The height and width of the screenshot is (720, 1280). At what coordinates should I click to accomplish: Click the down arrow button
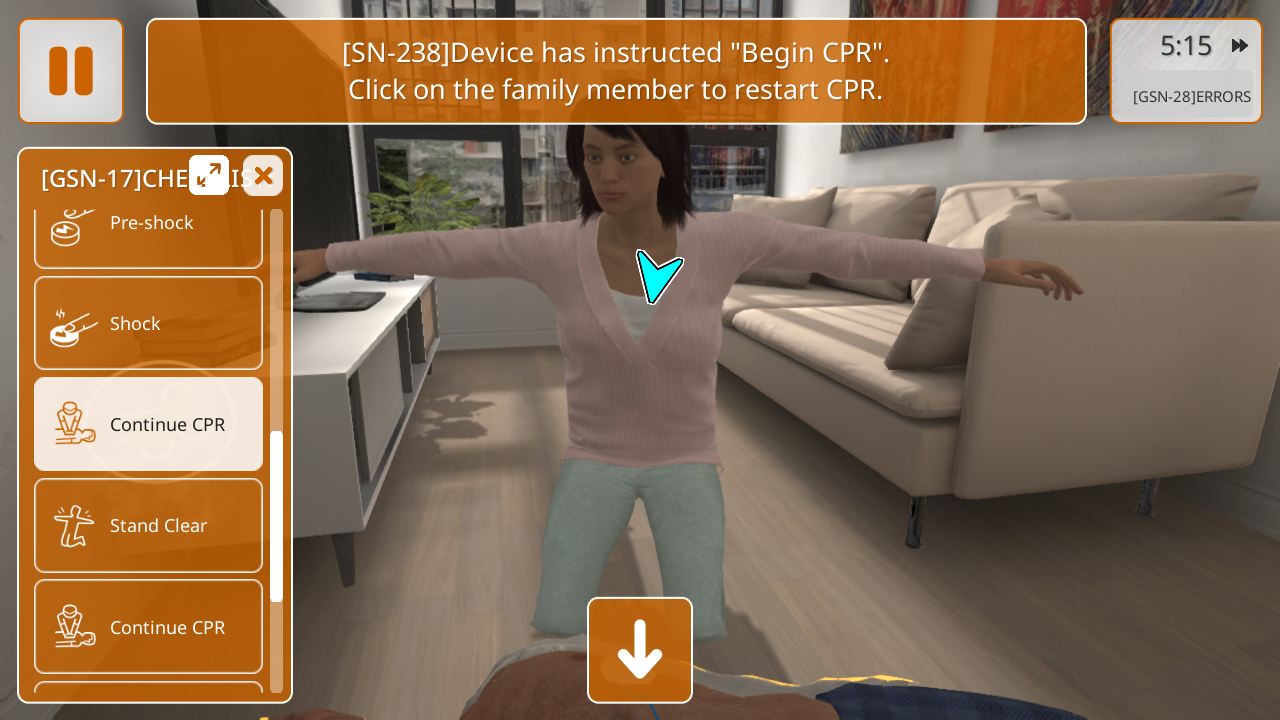(x=640, y=650)
